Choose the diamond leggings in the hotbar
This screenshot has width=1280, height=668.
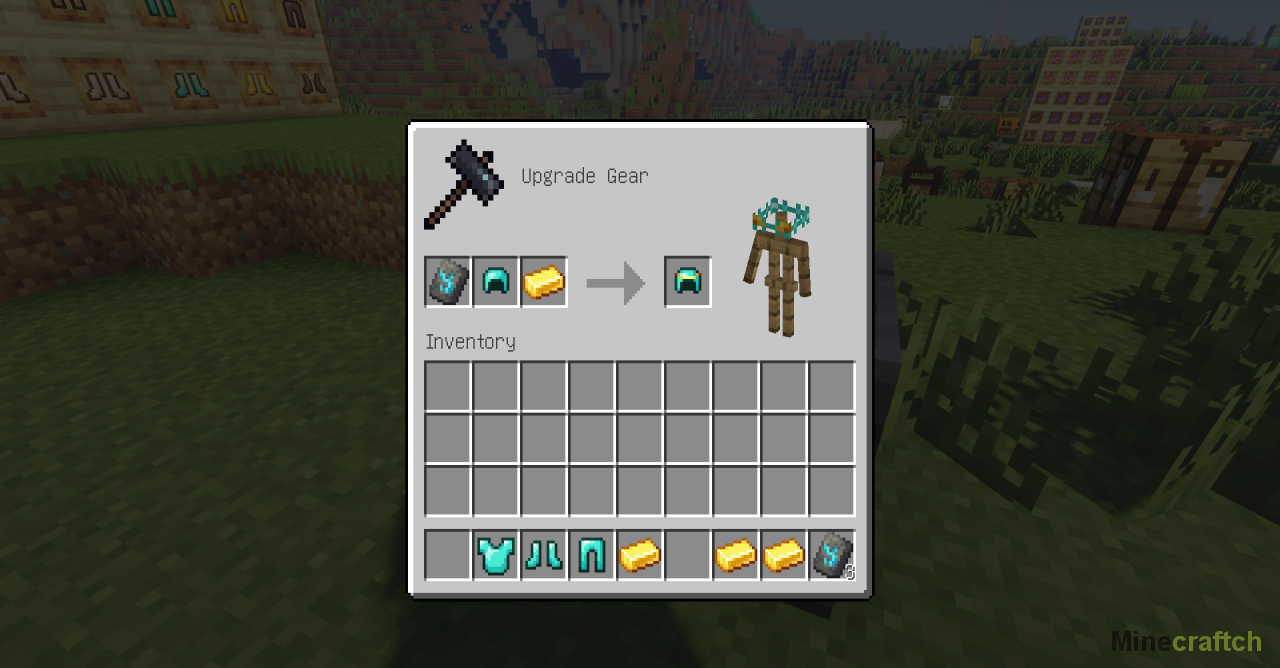591,555
